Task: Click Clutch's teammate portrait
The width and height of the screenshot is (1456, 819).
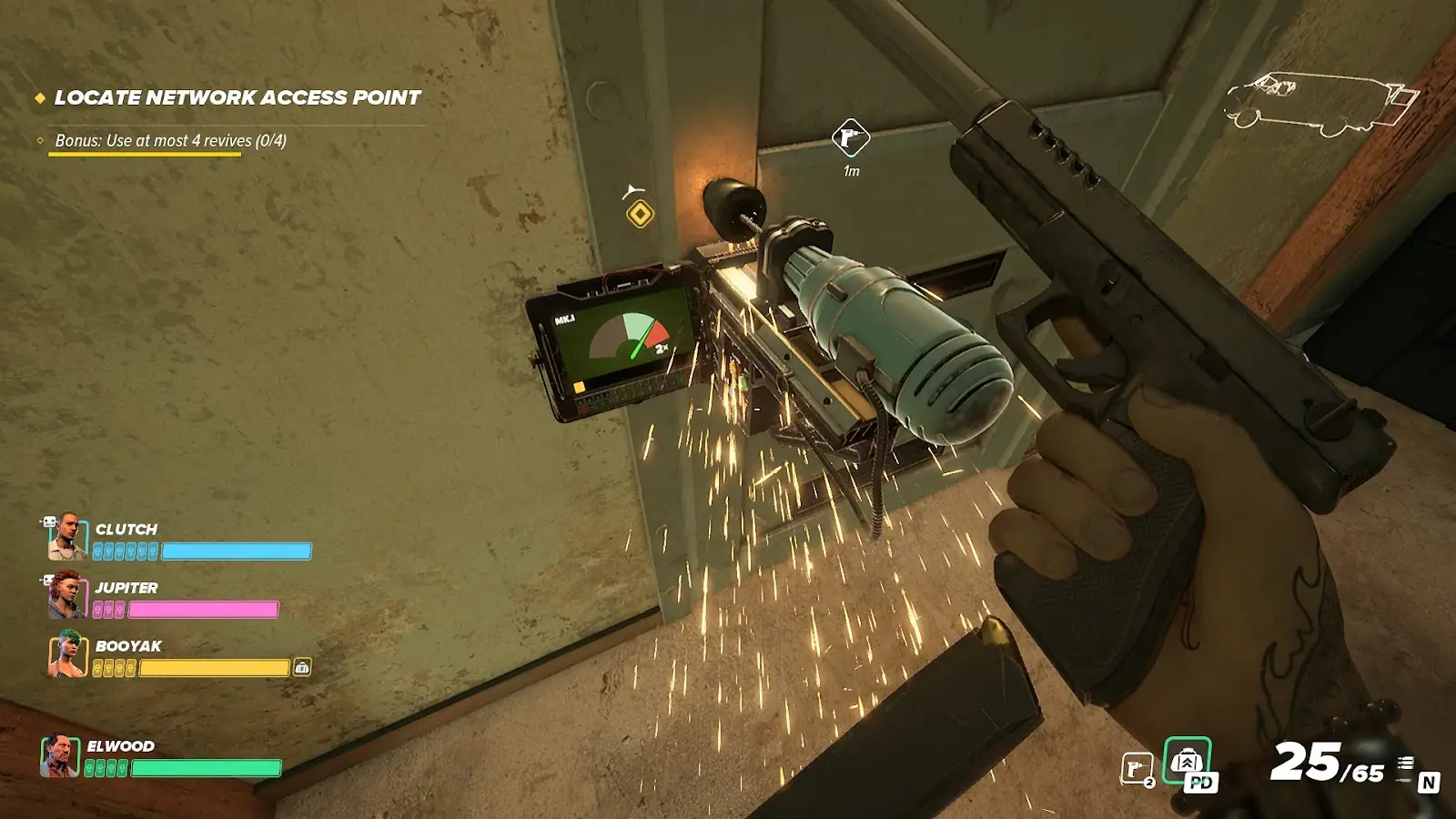Action: [x=67, y=538]
